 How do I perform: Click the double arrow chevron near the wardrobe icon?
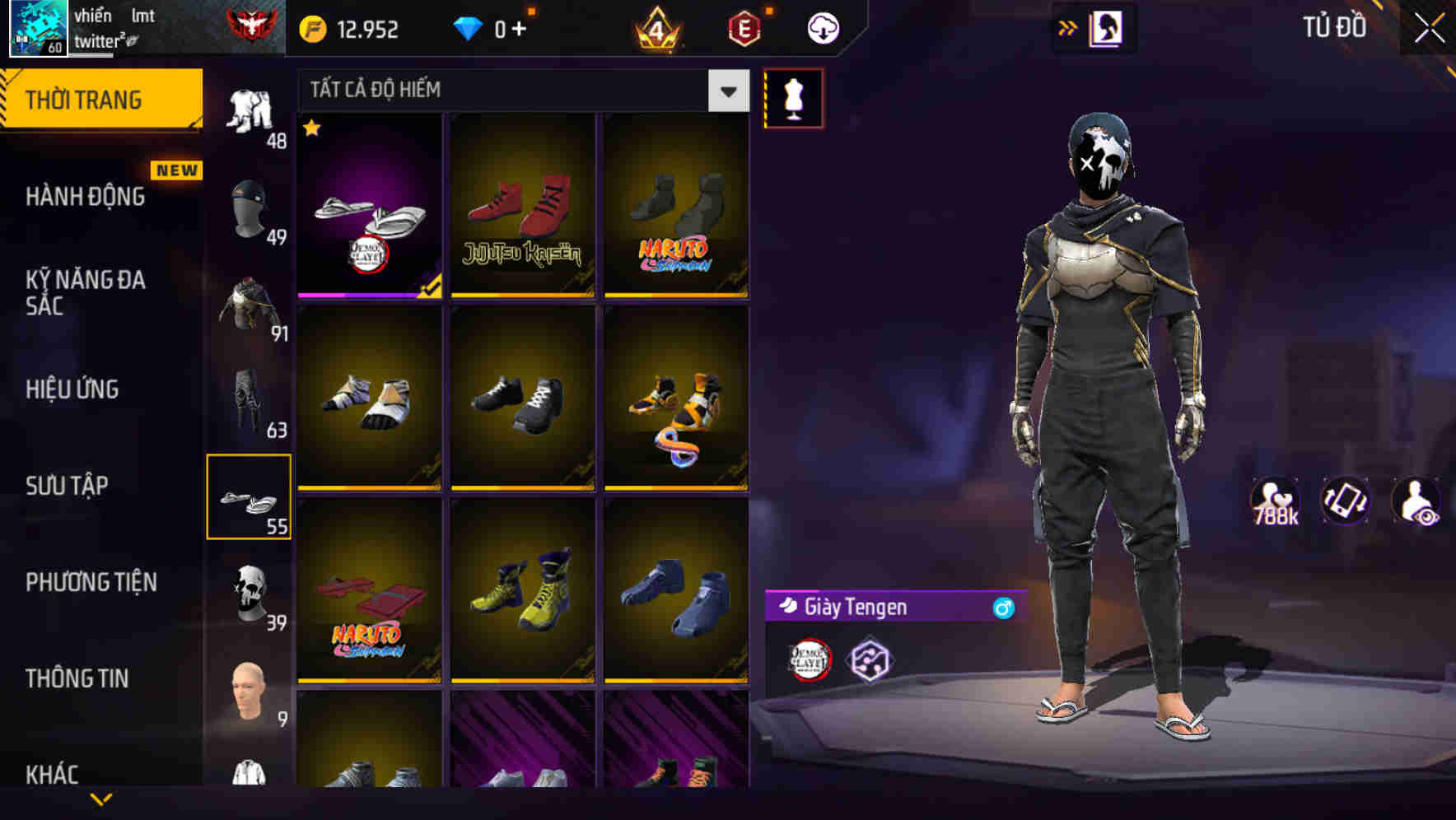pos(1068,27)
